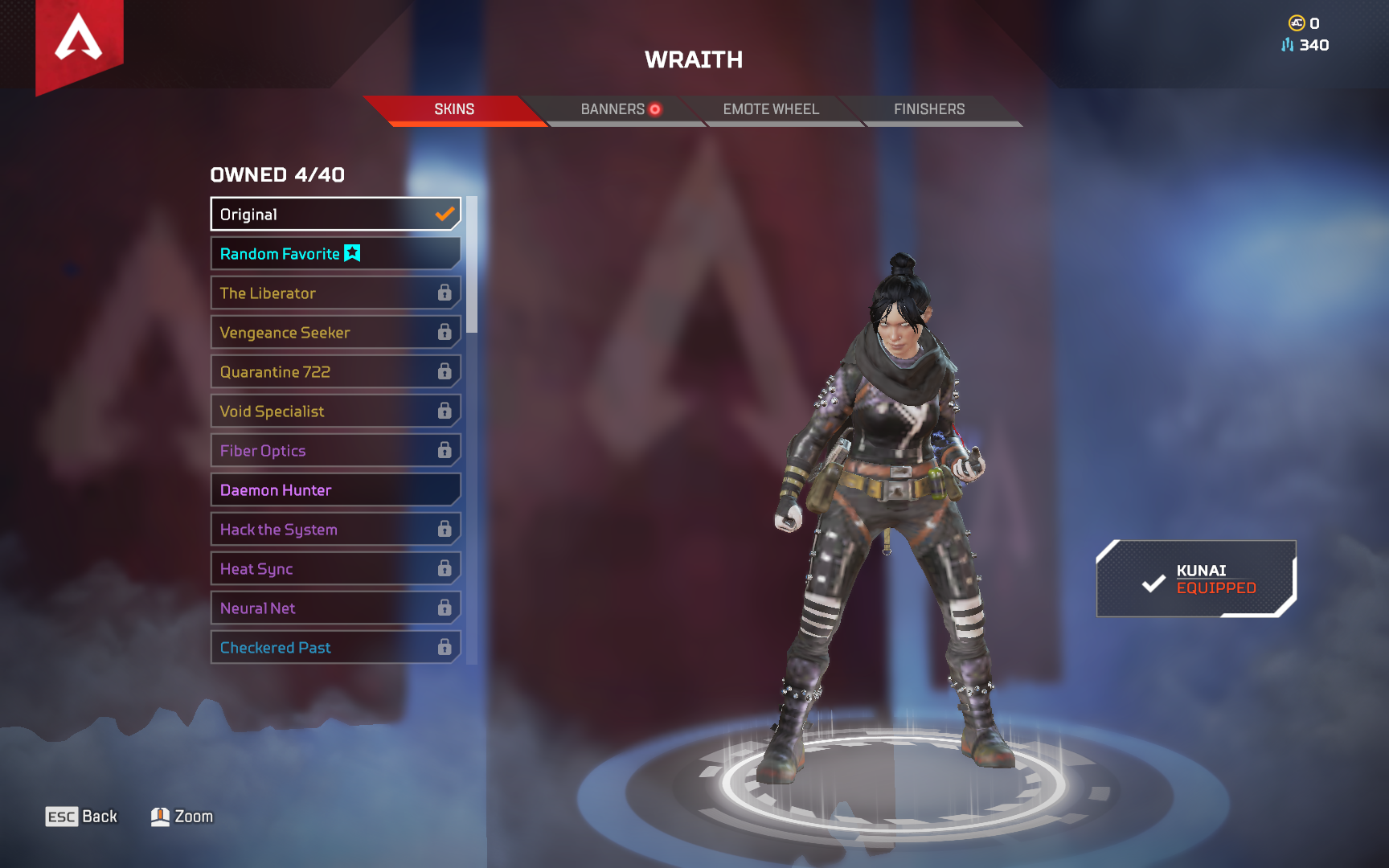Click the lock icon on Heat Sync skin

click(445, 568)
